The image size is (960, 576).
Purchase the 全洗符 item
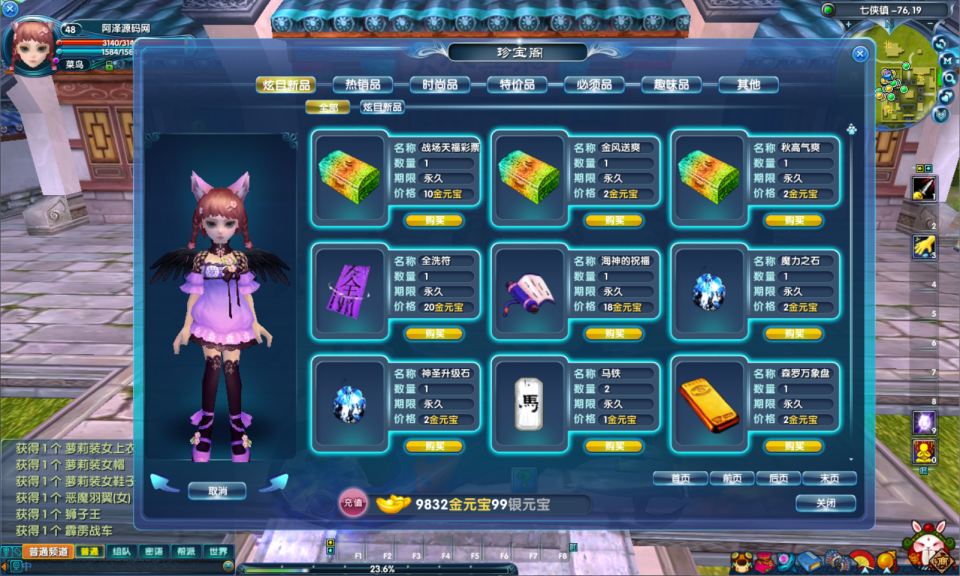click(x=434, y=333)
